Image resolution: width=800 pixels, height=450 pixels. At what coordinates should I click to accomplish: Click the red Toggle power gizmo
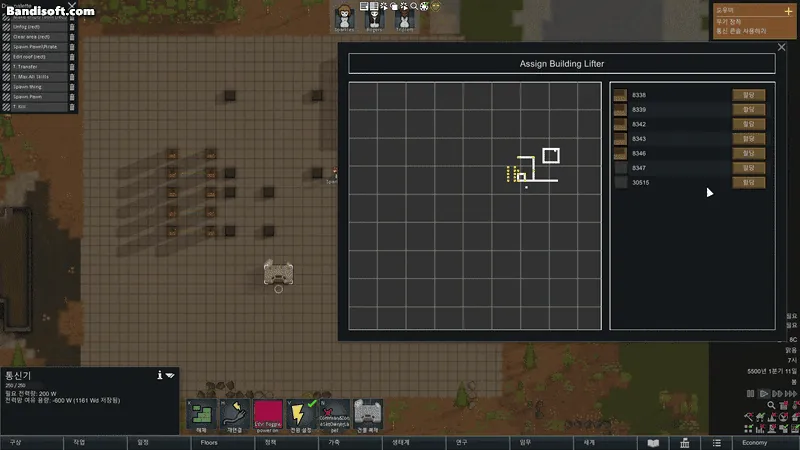point(268,415)
